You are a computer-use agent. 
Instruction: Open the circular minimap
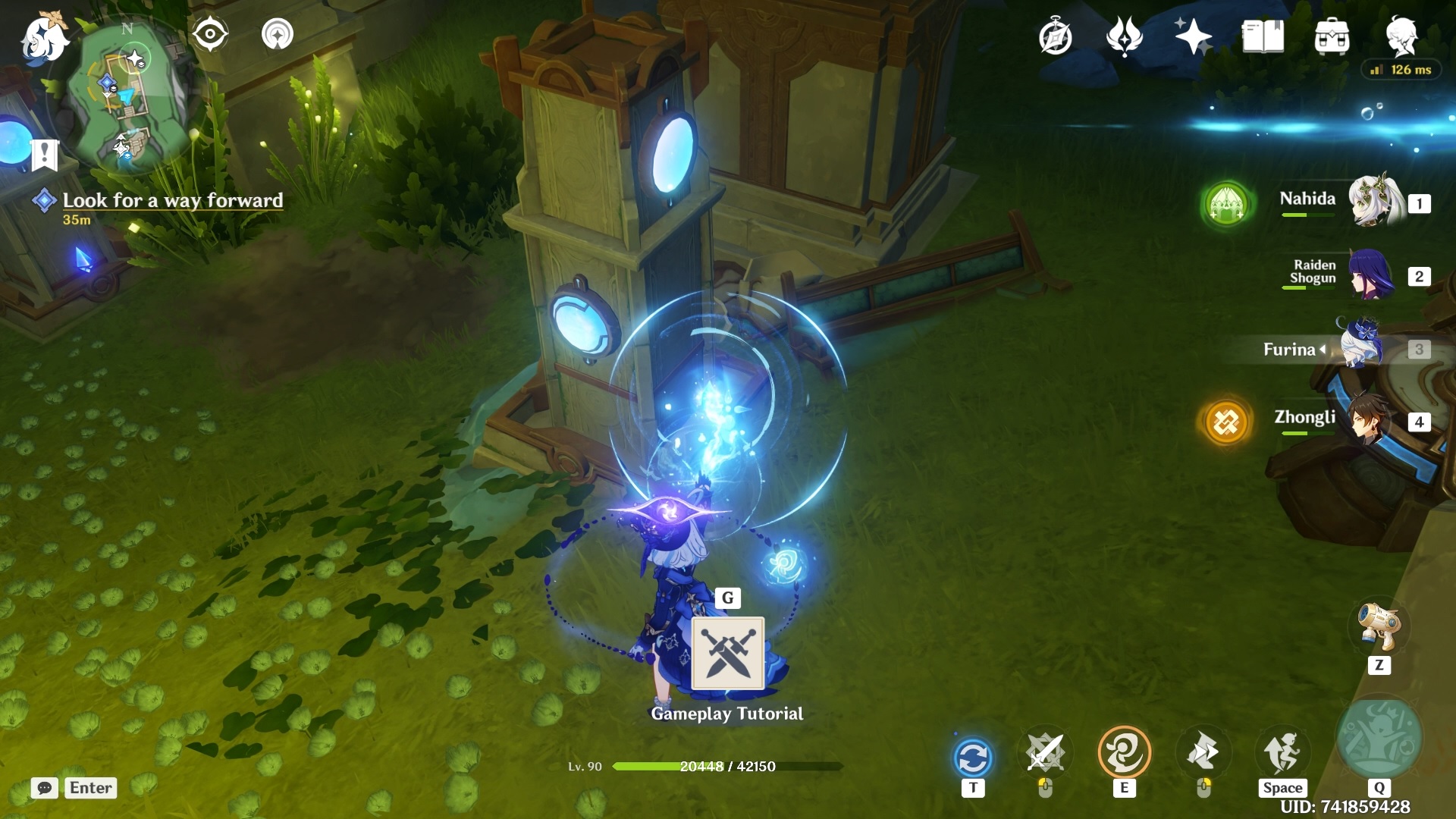tap(127, 95)
